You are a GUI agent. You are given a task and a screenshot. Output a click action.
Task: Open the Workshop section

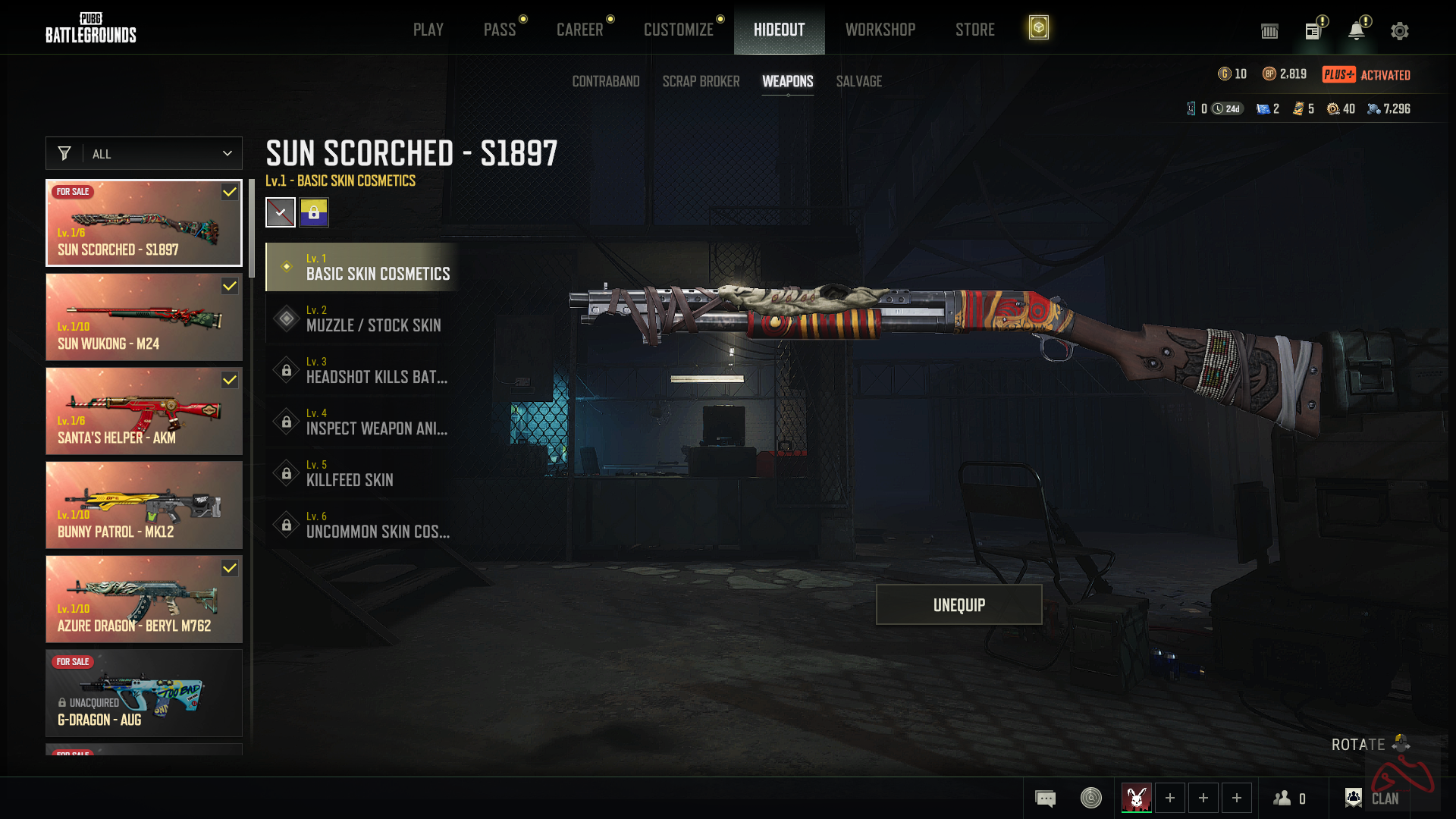(880, 30)
